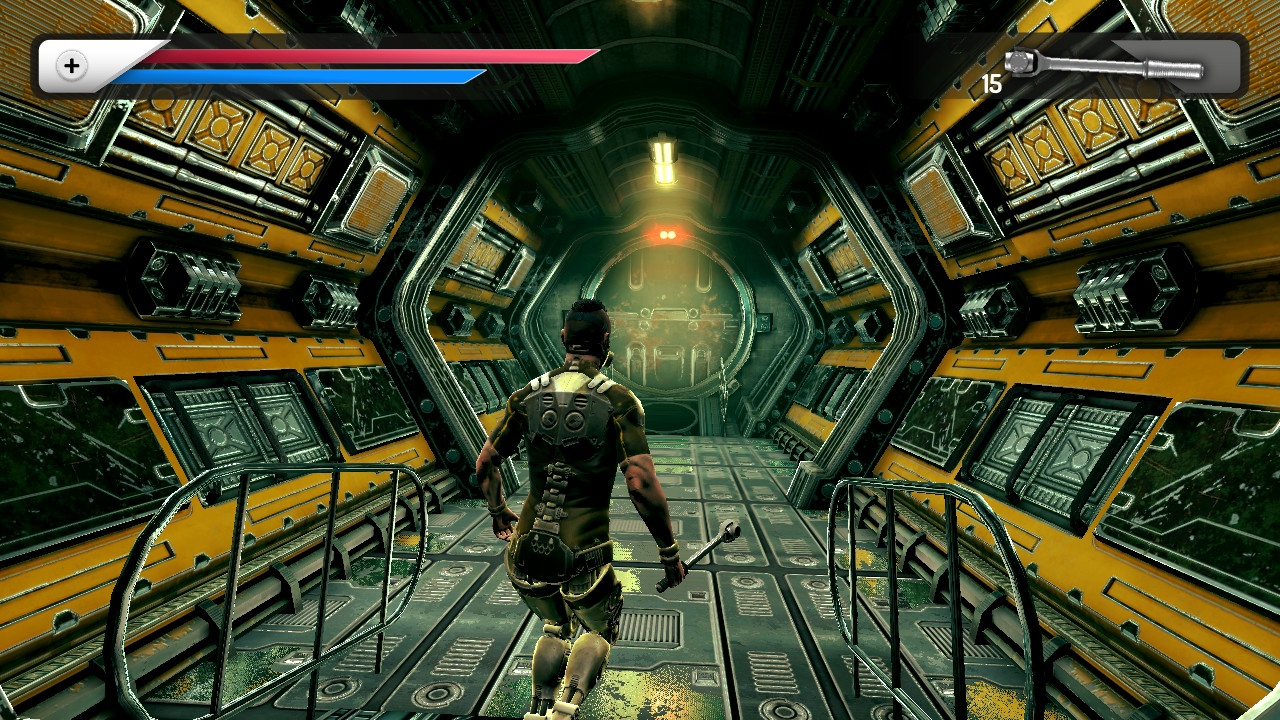Select the wrench weapon icon
Viewport: 1280px width, 720px height.
(1104, 66)
